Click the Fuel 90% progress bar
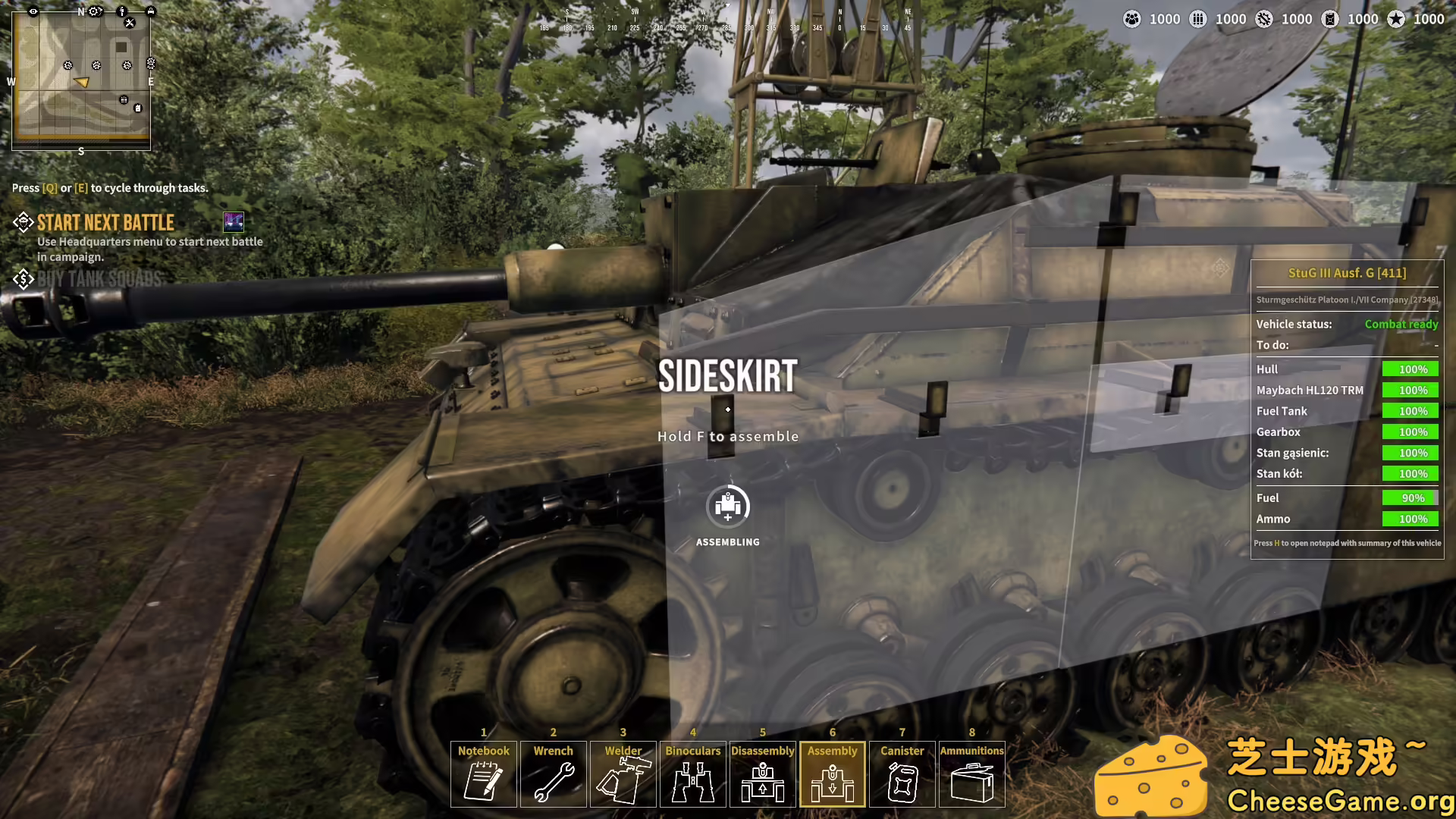This screenshot has width=1456, height=819. 1409,497
